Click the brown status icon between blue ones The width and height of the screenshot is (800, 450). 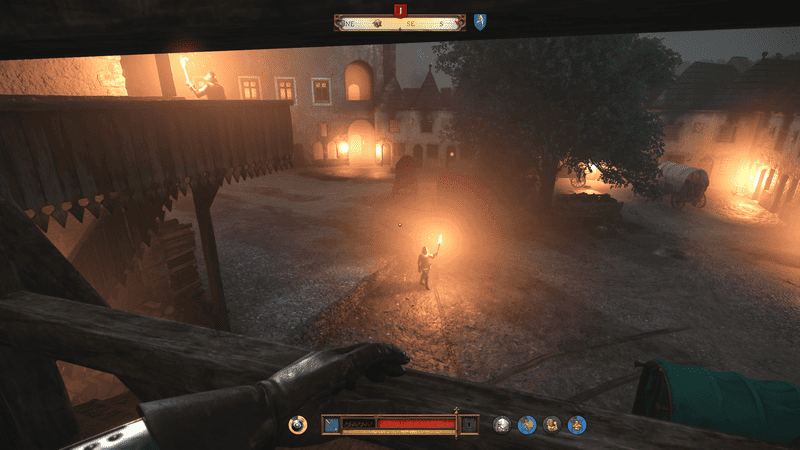(552, 425)
